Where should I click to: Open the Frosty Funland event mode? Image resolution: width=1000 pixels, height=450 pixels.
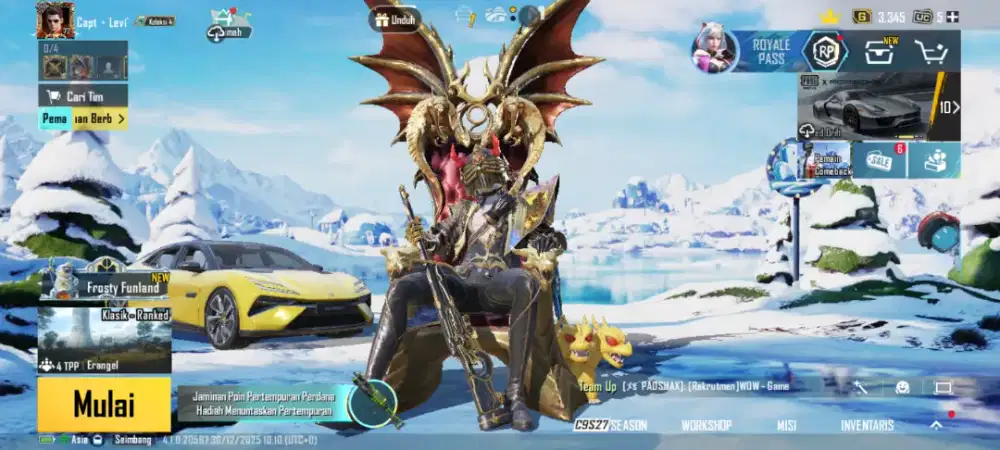click(105, 287)
